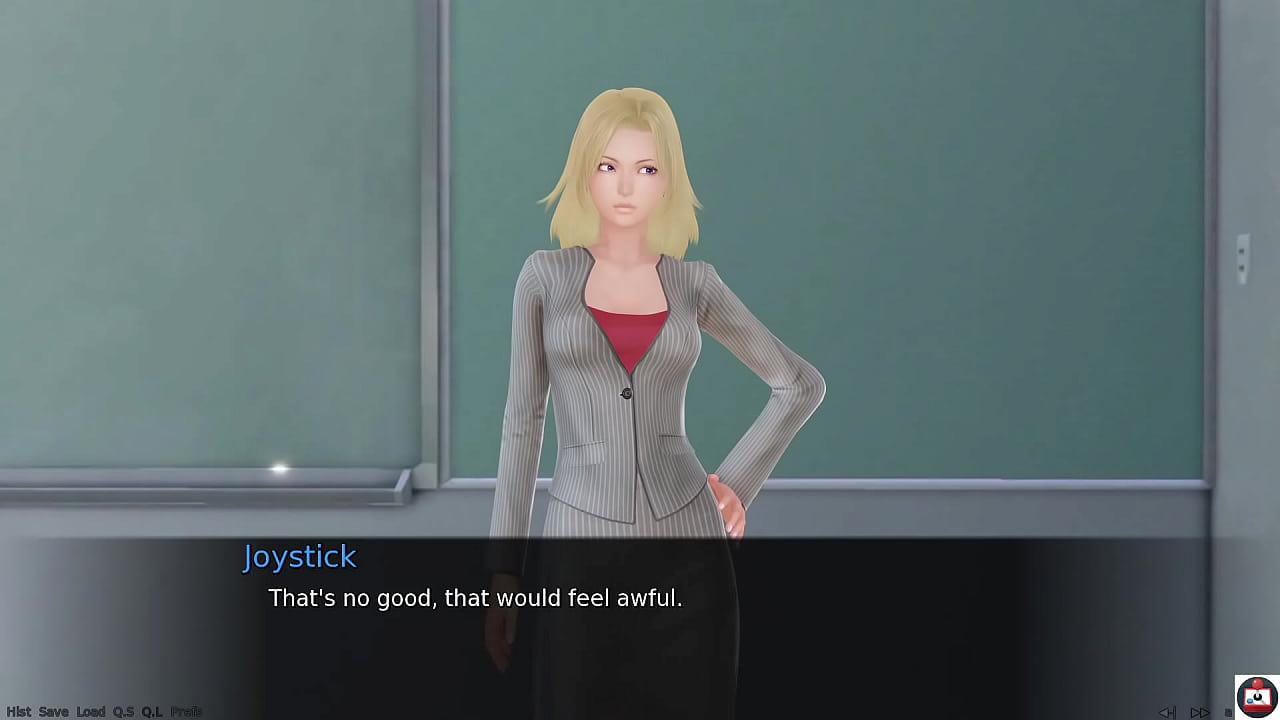Open the Save menu

[53, 712]
